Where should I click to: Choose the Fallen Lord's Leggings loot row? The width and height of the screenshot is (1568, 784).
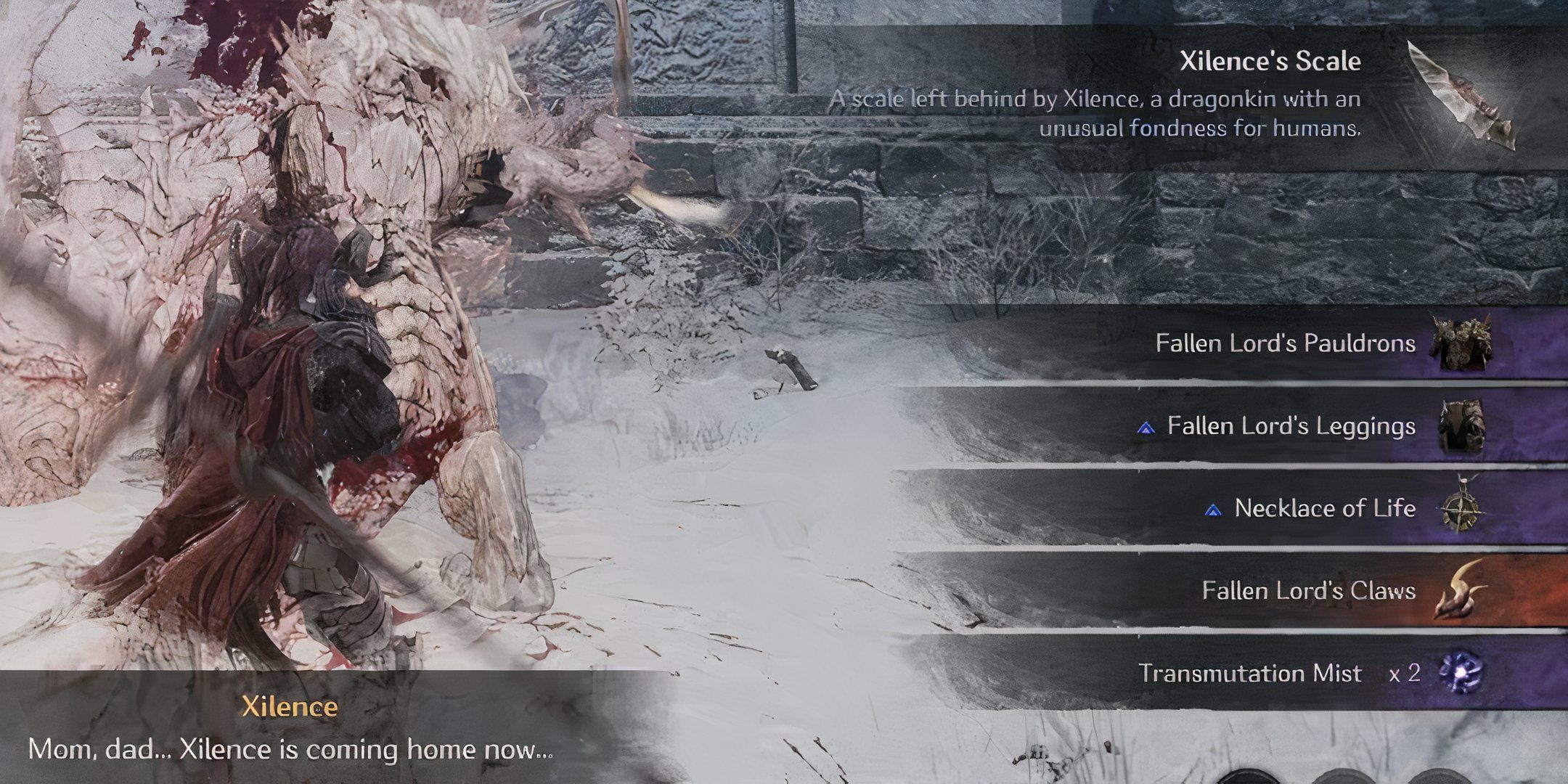click(1291, 425)
